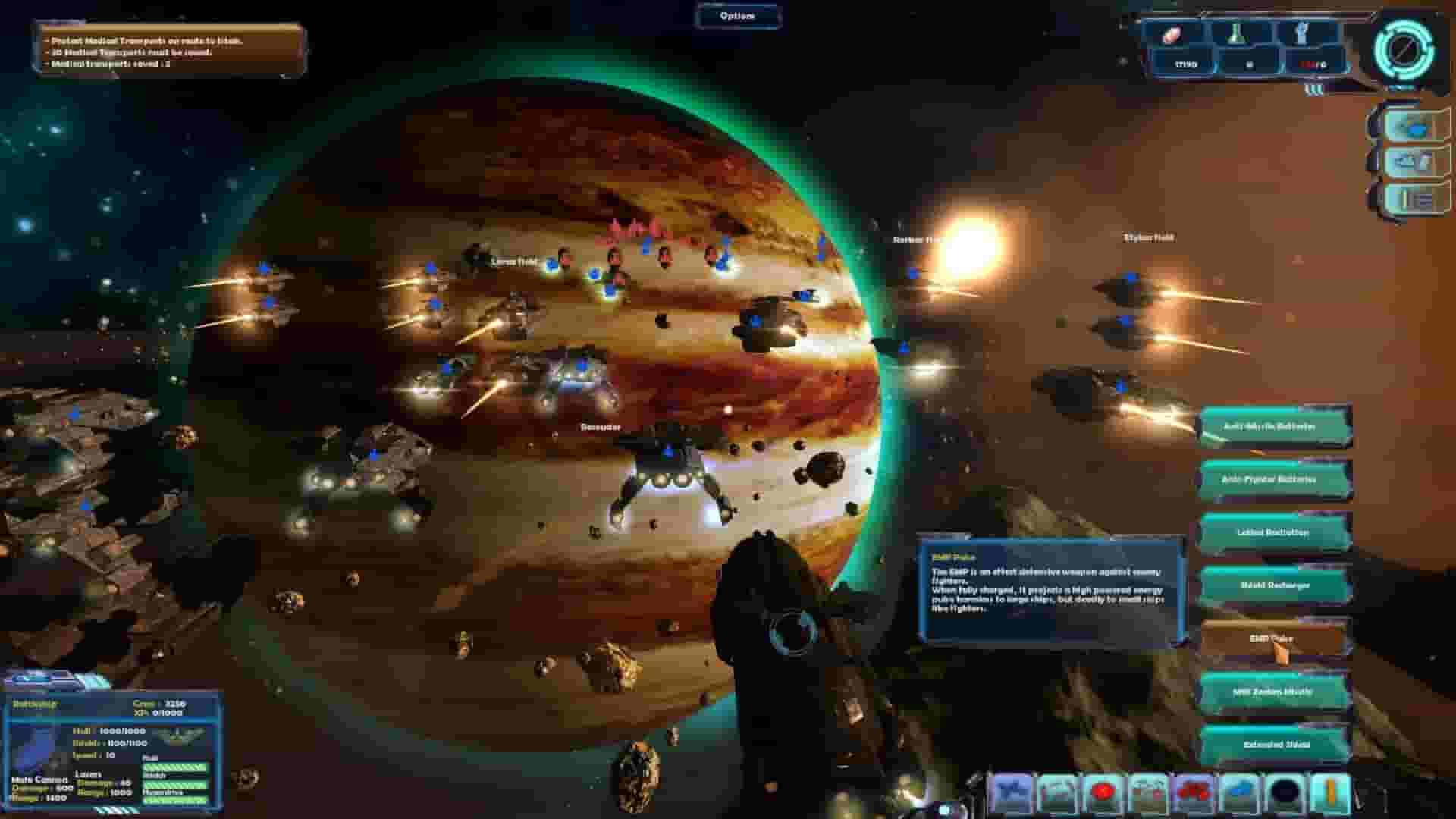1456x819 pixels.
Task: Select the Battleship info tab
Action: tap(34, 704)
